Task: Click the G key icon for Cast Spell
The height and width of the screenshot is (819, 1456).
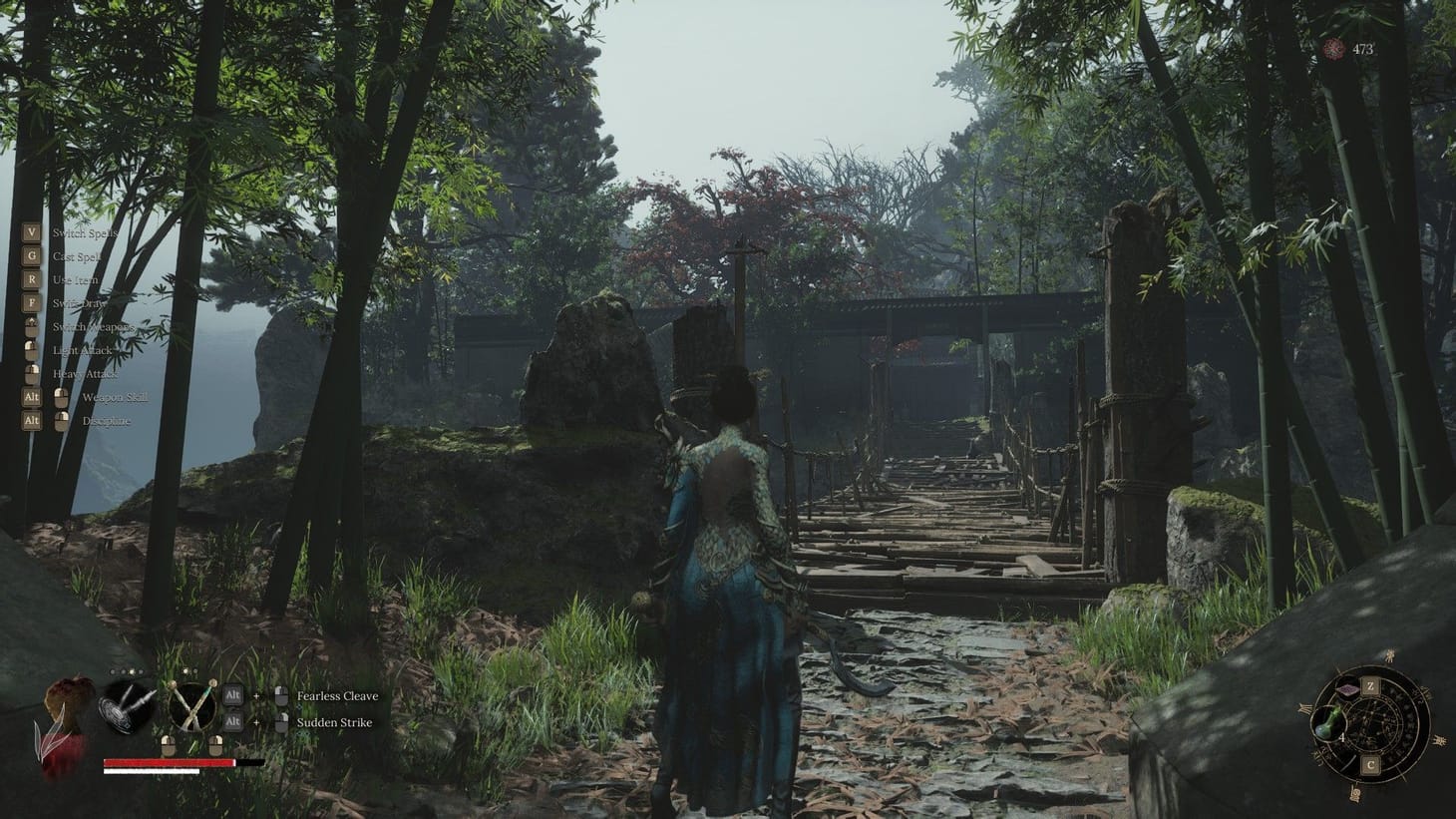Action: click(x=32, y=254)
